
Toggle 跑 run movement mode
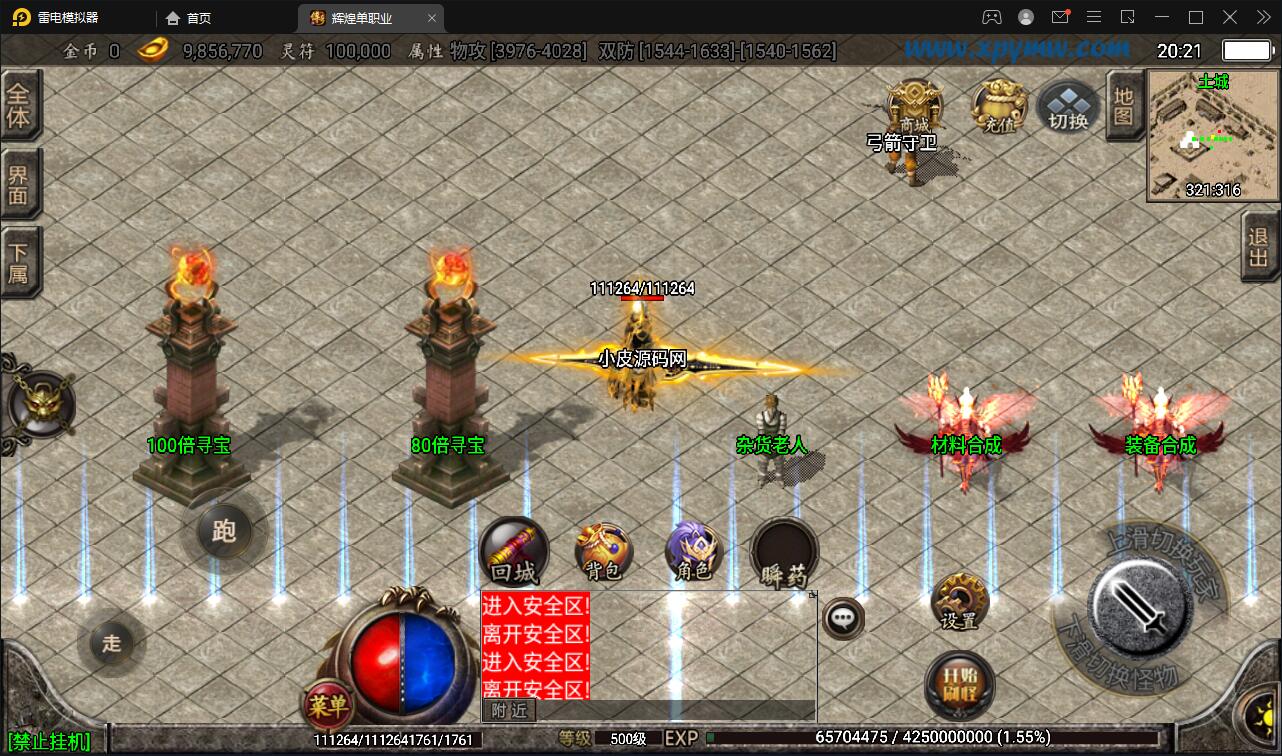[x=224, y=533]
